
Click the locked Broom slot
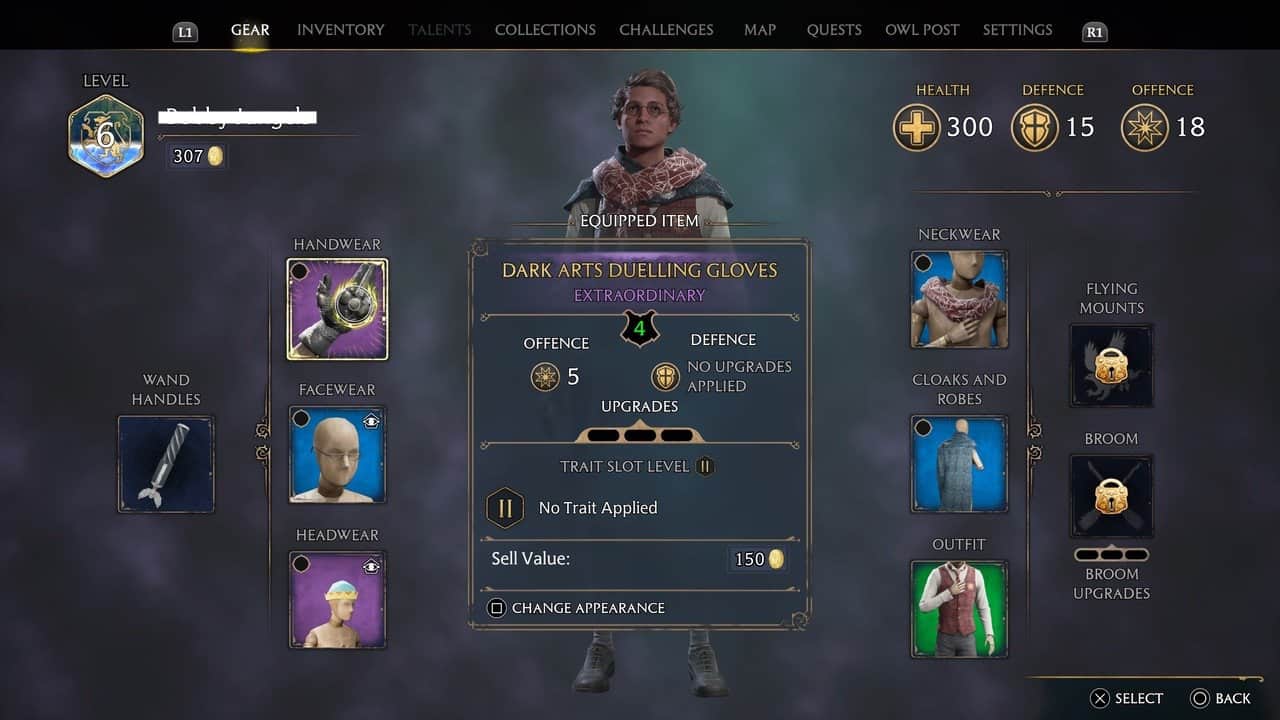[x=1111, y=495]
